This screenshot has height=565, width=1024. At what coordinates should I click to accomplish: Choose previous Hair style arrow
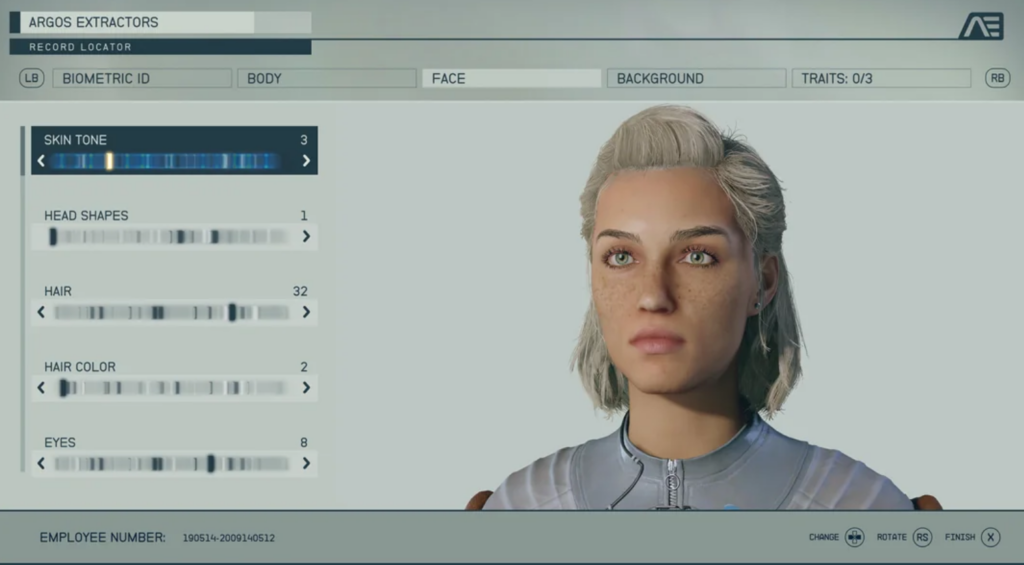41,312
